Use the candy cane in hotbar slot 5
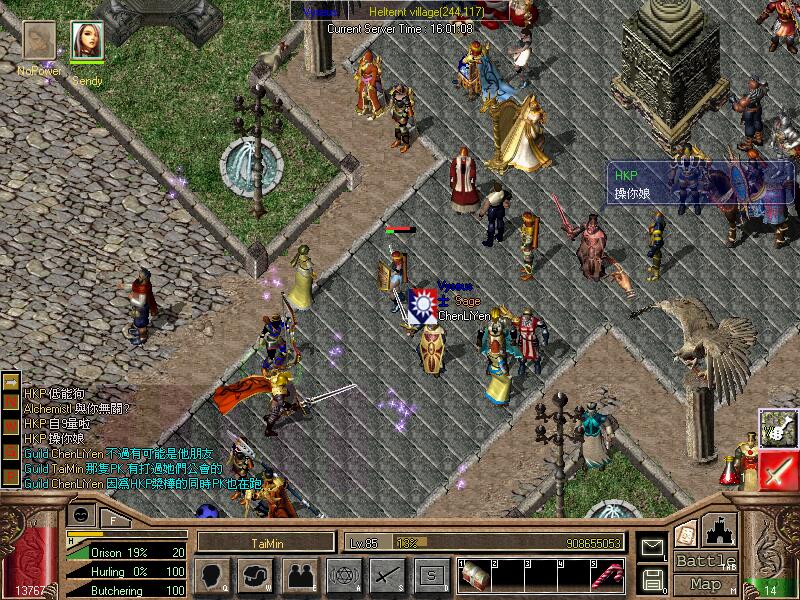This screenshot has height=600, width=800. [606, 575]
